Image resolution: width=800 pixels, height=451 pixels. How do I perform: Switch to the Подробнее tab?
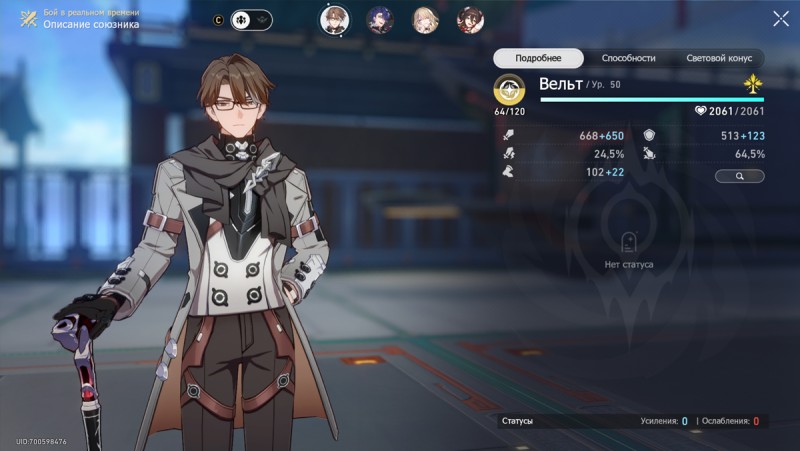tap(539, 58)
